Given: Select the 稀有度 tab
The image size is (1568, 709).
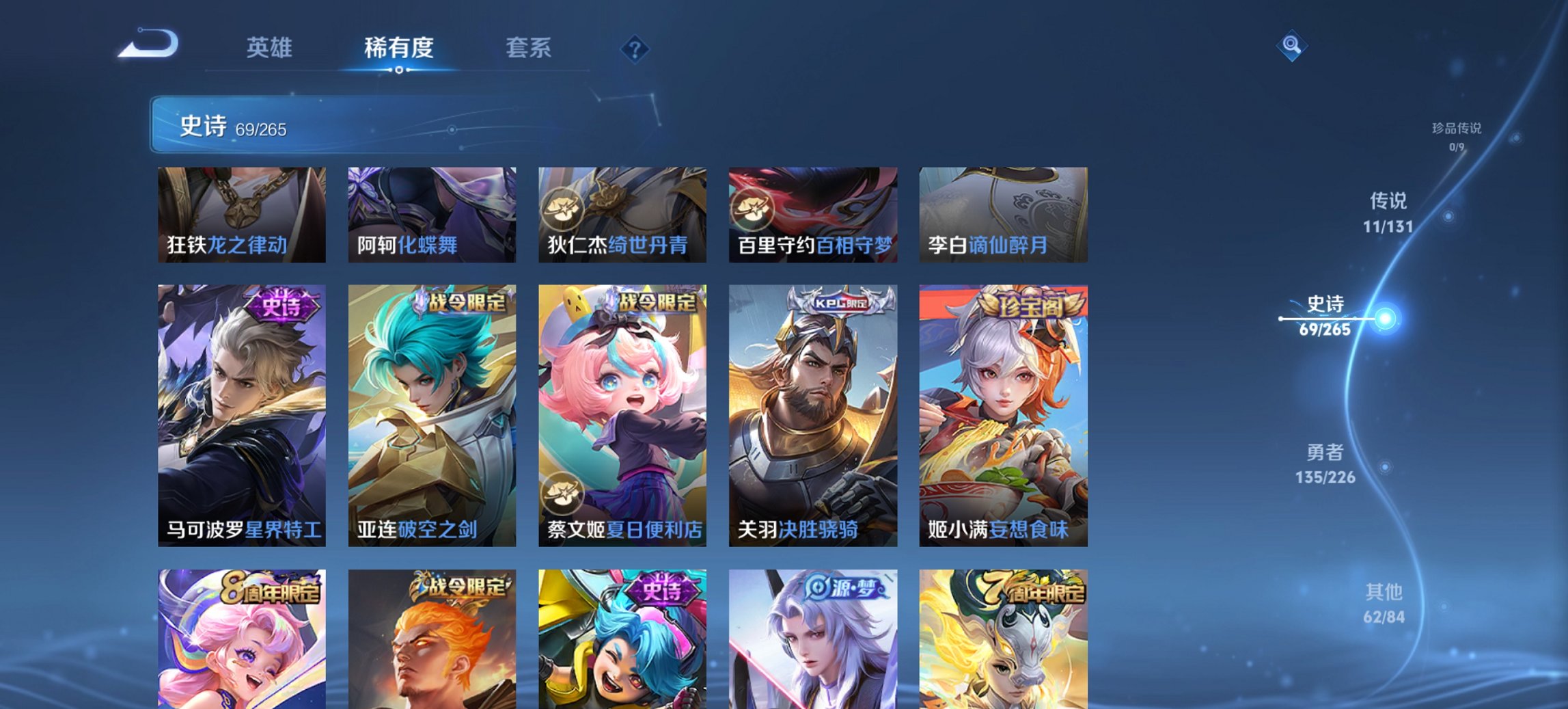Looking at the screenshot, I should [400, 48].
